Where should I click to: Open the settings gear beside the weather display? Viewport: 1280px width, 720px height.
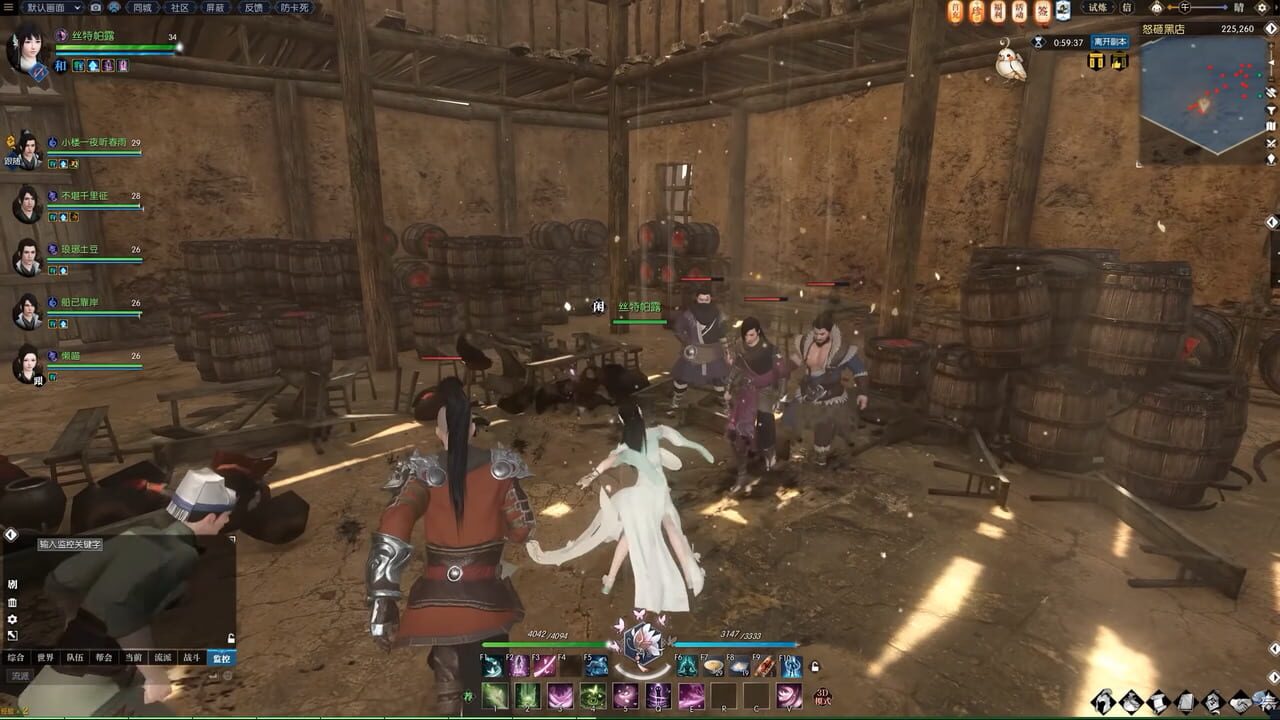pyautogui.click(x=1262, y=9)
